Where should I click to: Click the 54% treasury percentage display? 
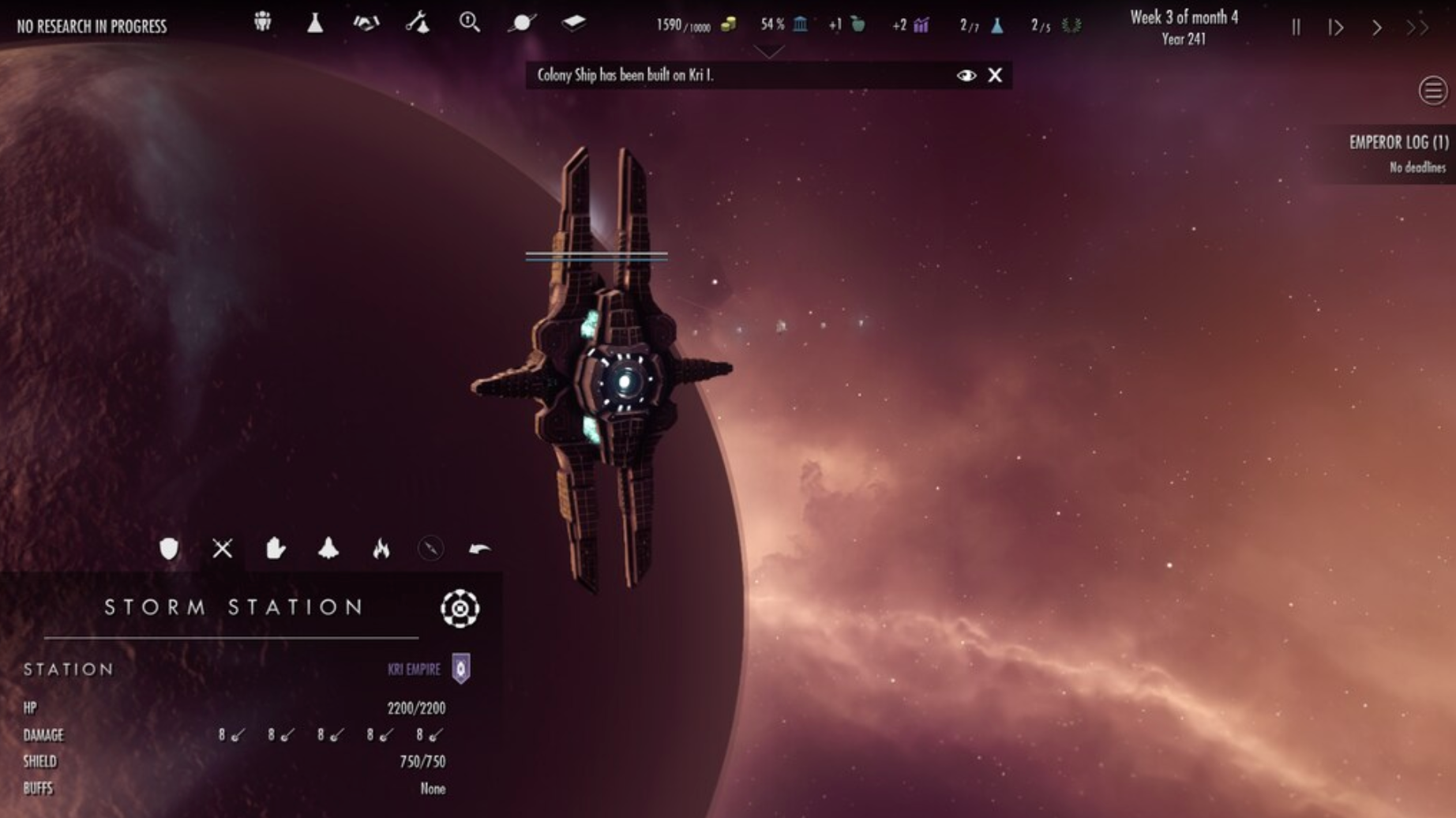click(x=771, y=24)
